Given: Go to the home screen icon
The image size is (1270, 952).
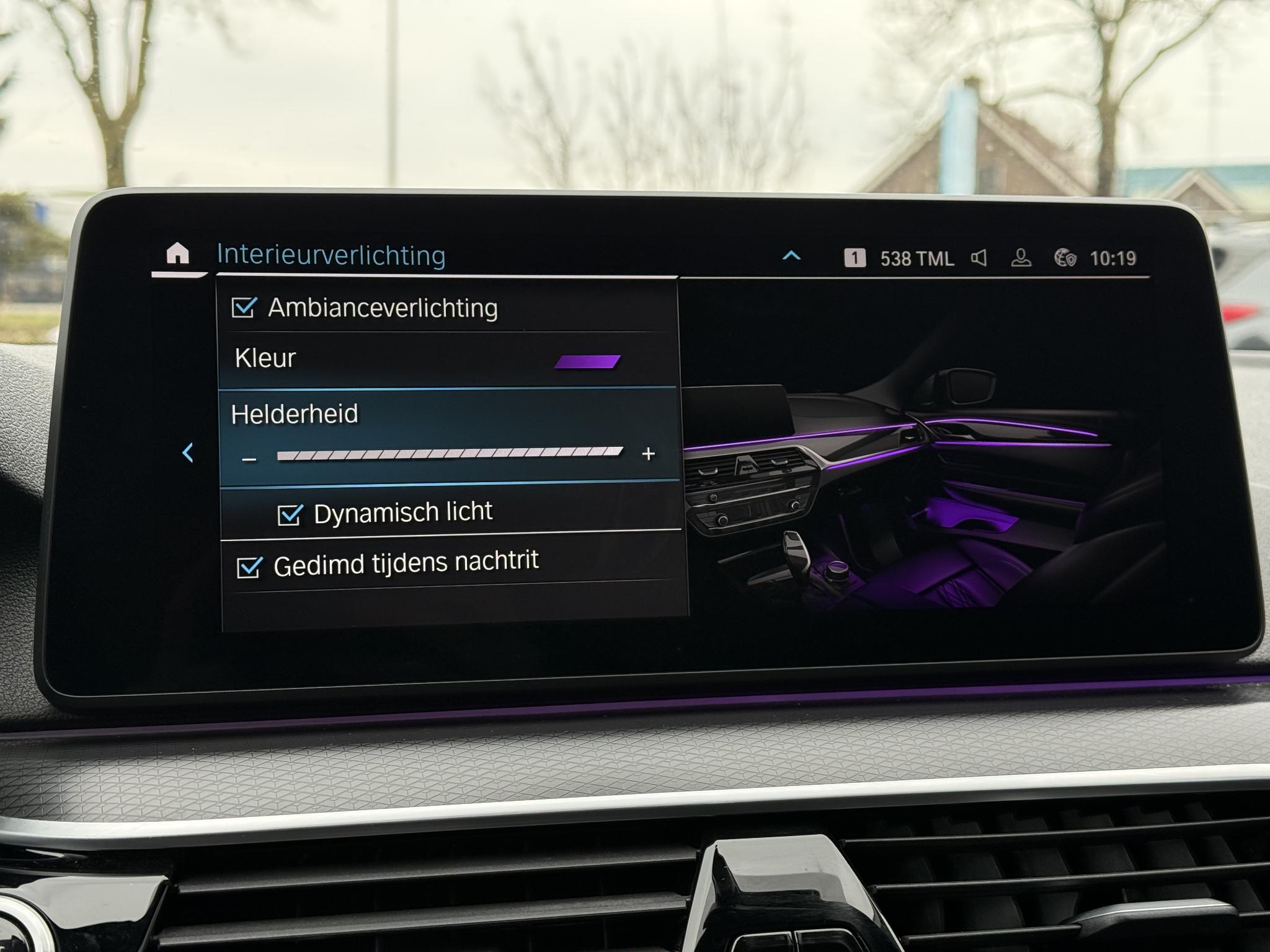Looking at the screenshot, I should [x=177, y=253].
